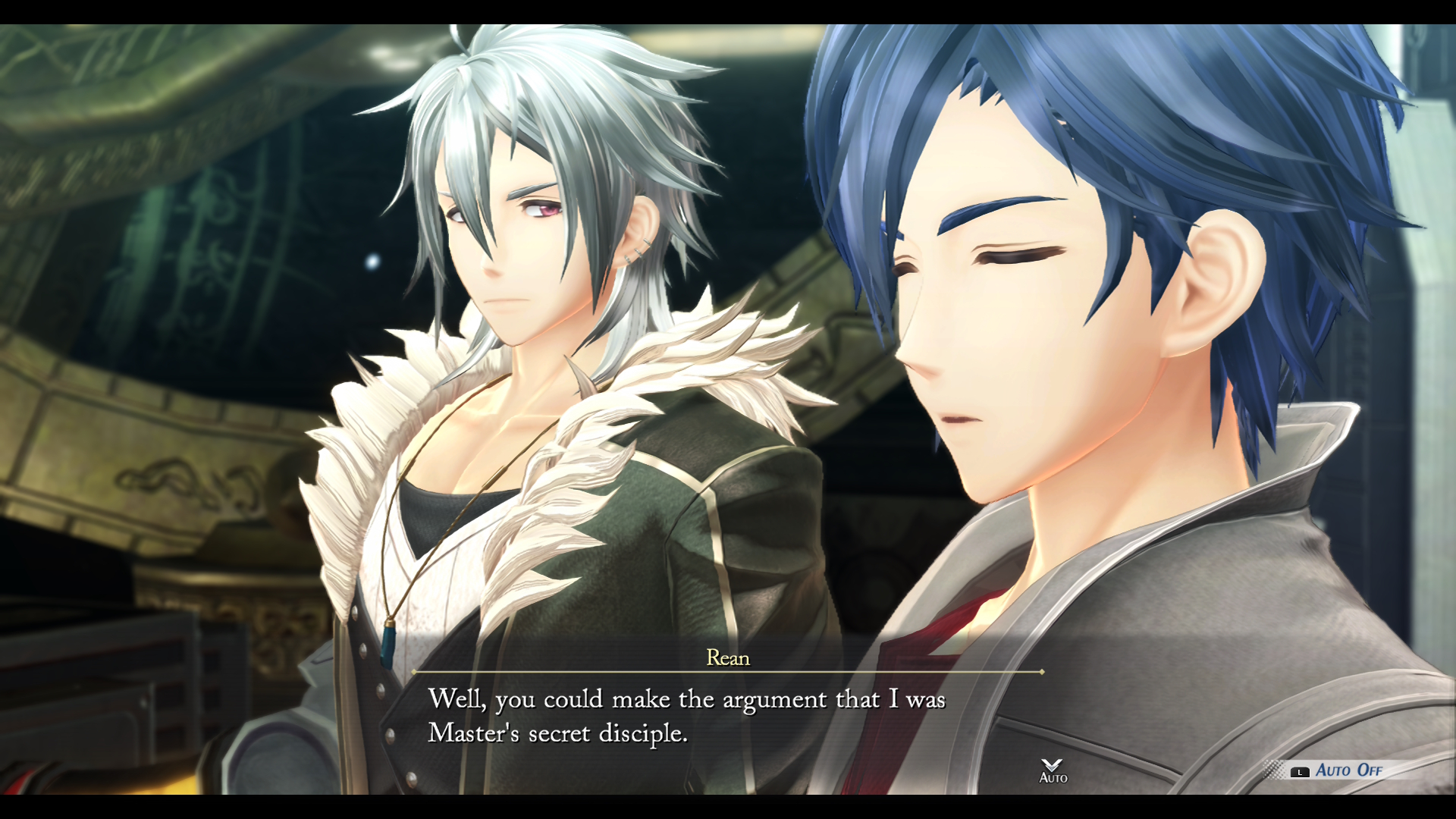The image size is (1456, 819).
Task: Toggle the Auto Off dialogue mode
Action: (1347, 770)
